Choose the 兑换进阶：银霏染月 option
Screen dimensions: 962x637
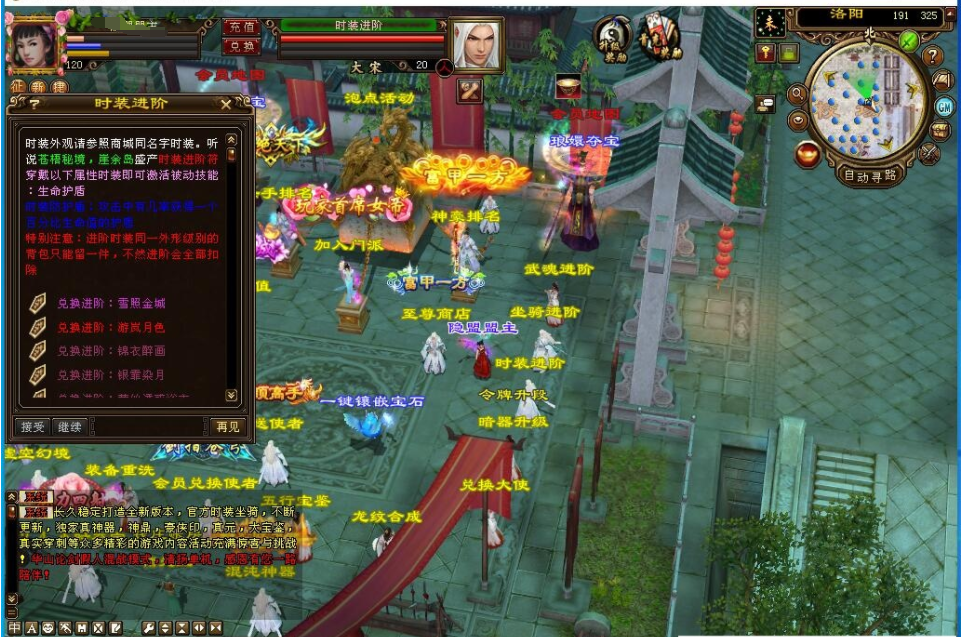coord(111,375)
